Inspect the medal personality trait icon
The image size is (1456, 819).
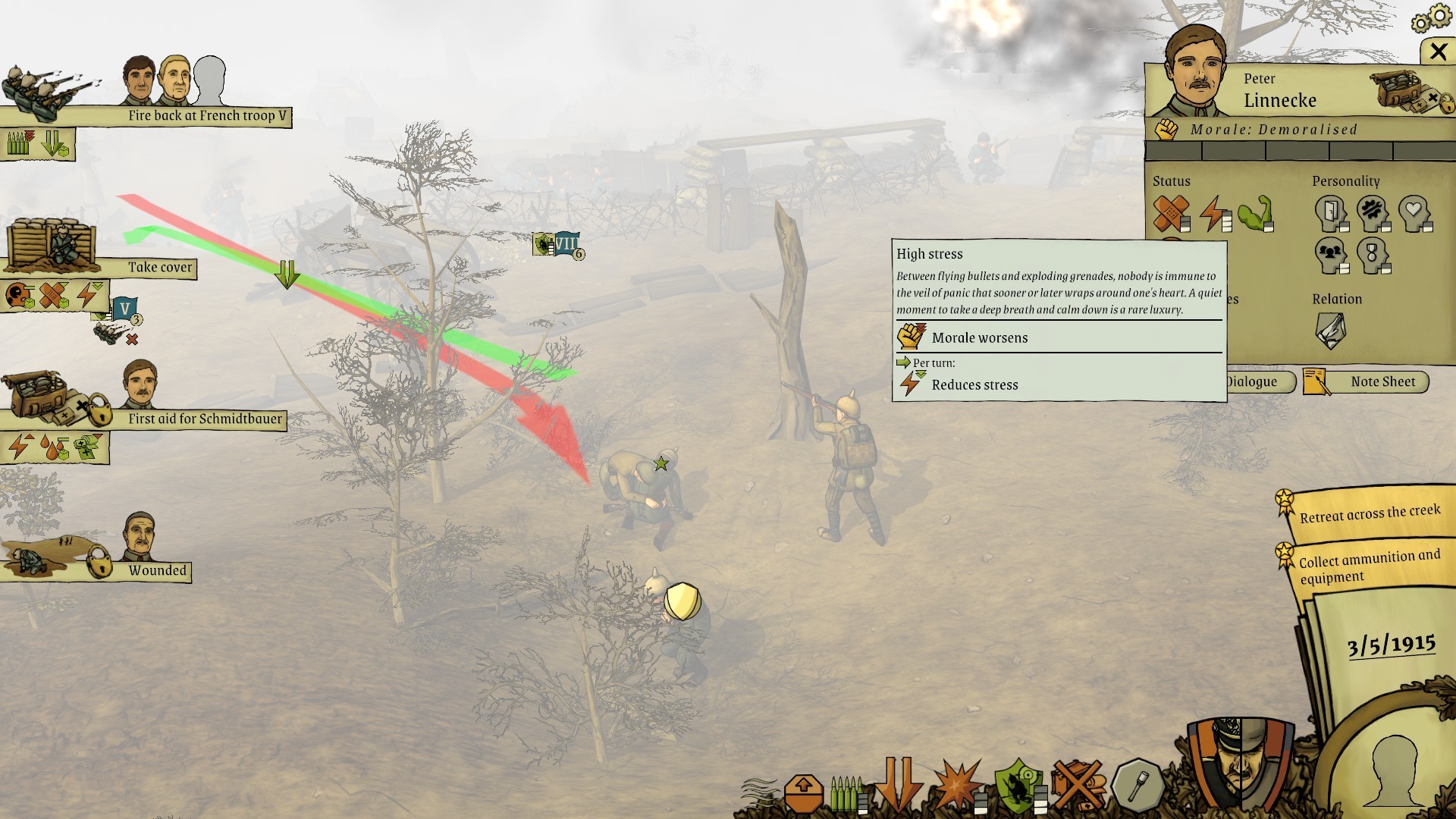(1372, 255)
